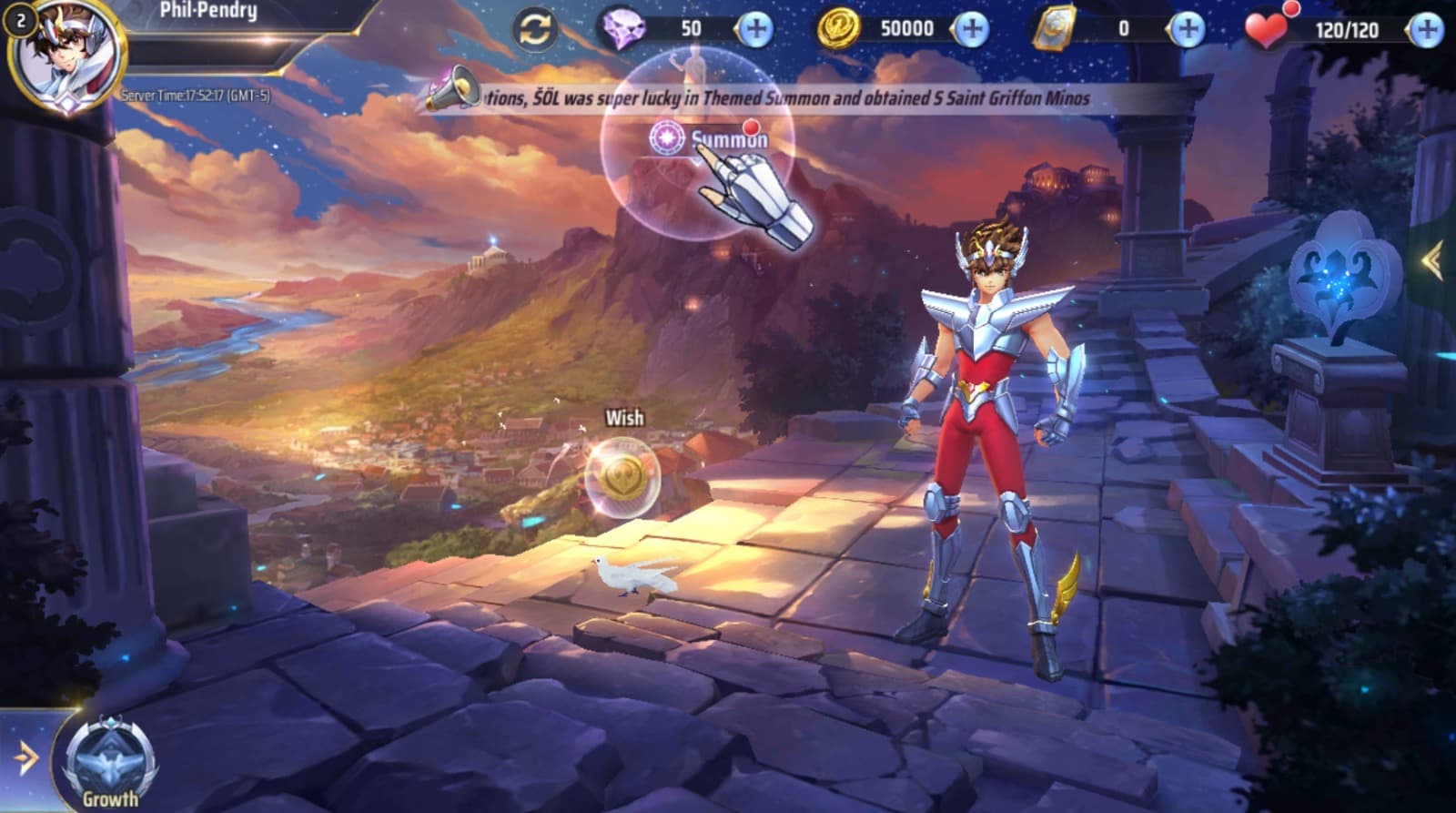Open the player avatar profile
The image size is (1456, 813).
point(68,56)
